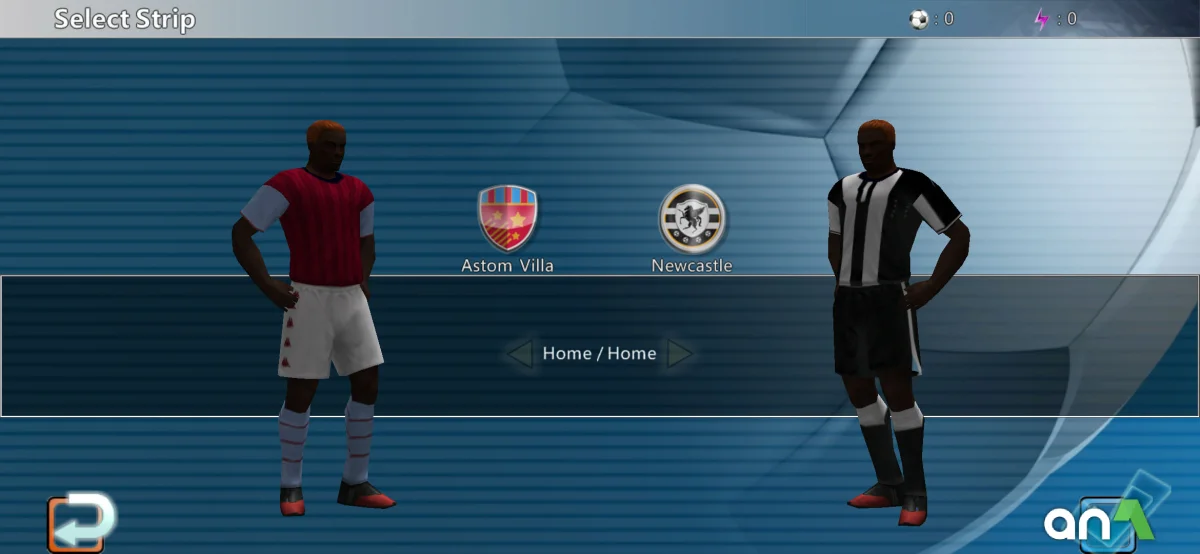This screenshot has height=554, width=1200.
Task: Go back using the orange return arrow
Action: pos(77,523)
